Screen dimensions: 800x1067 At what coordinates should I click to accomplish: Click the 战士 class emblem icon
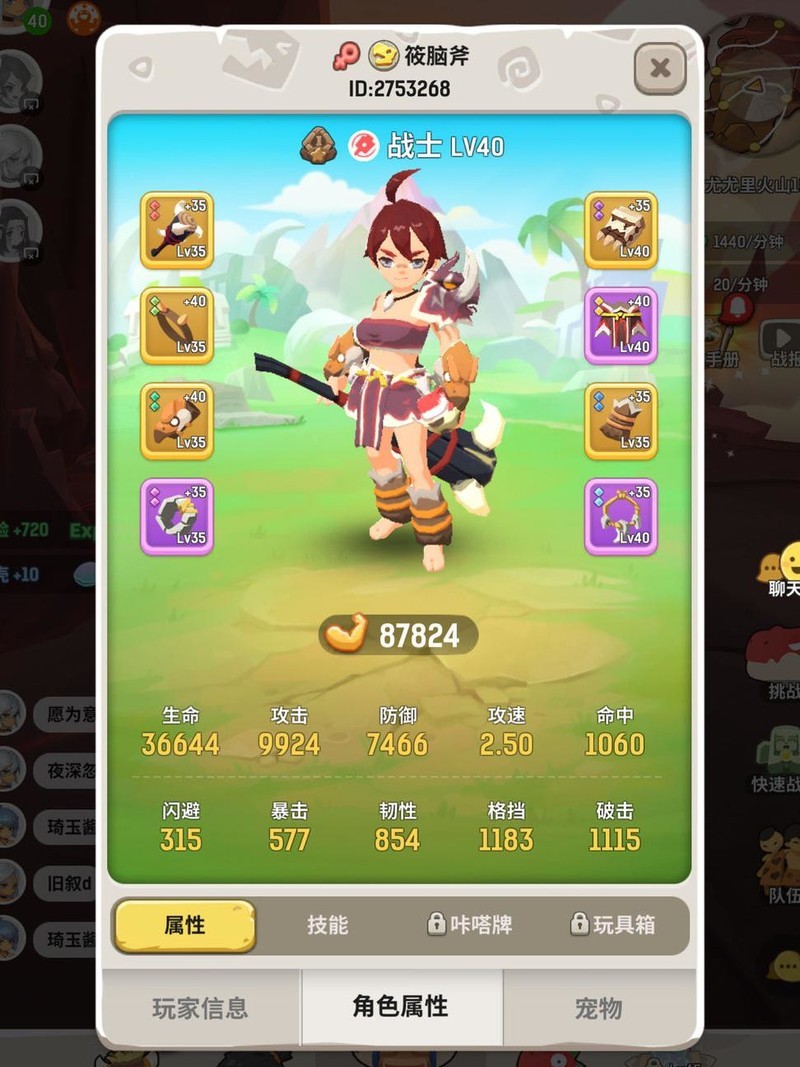click(x=364, y=147)
